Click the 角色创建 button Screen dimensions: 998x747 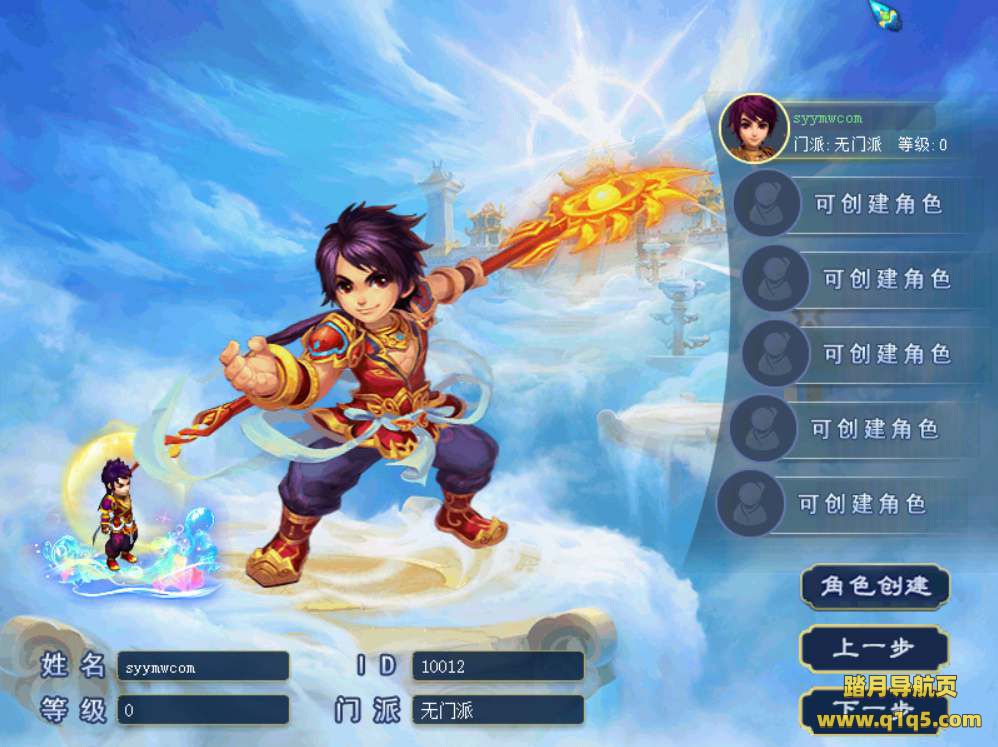(x=875, y=587)
